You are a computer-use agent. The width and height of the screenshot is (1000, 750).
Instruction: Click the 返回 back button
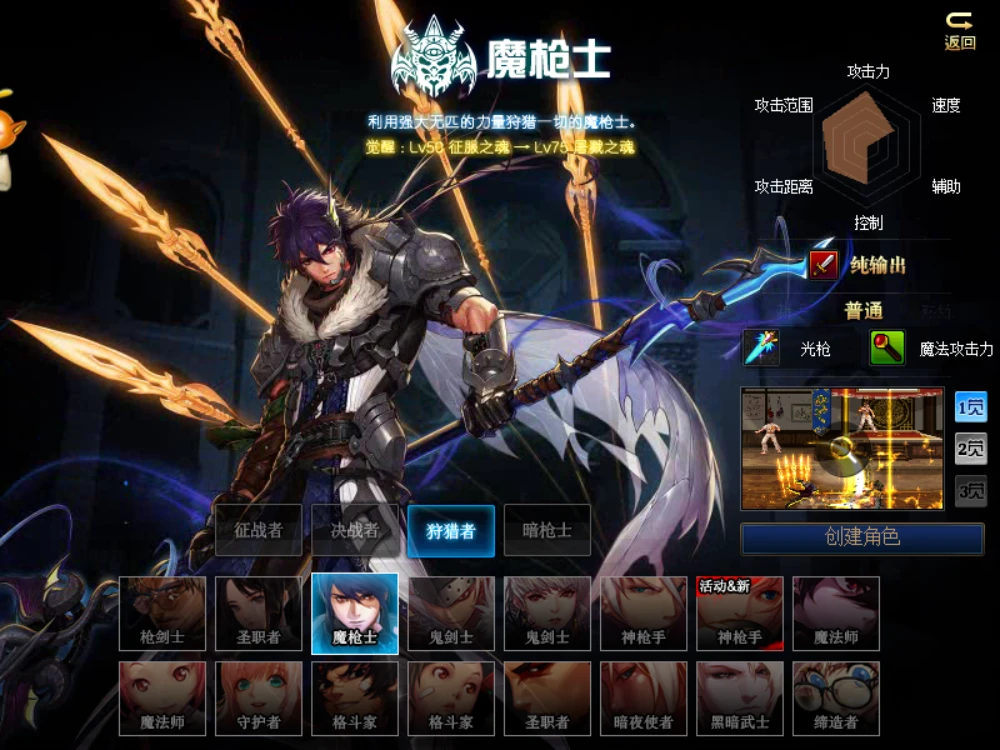click(x=960, y=31)
